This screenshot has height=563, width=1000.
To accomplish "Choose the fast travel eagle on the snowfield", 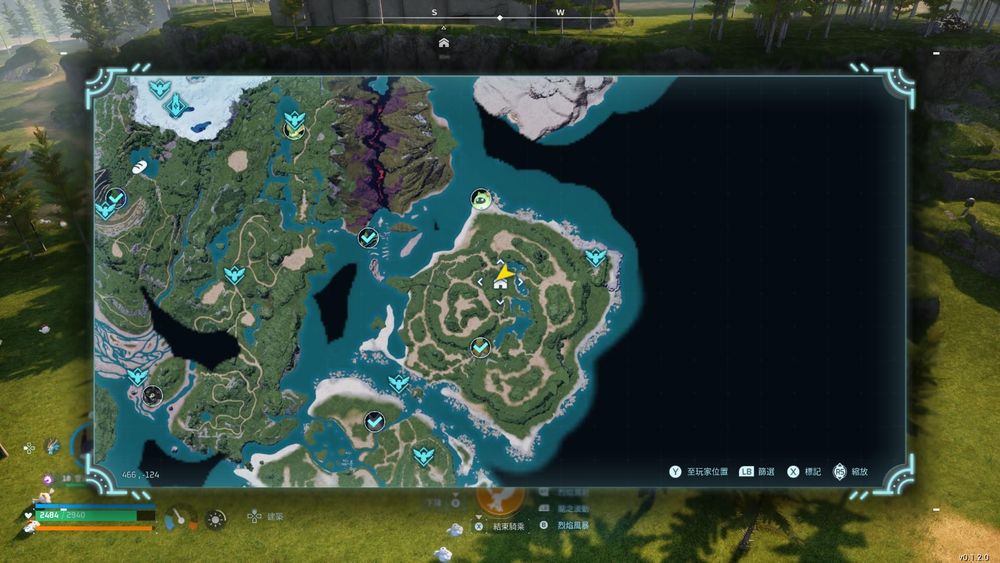I will coord(158,89).
